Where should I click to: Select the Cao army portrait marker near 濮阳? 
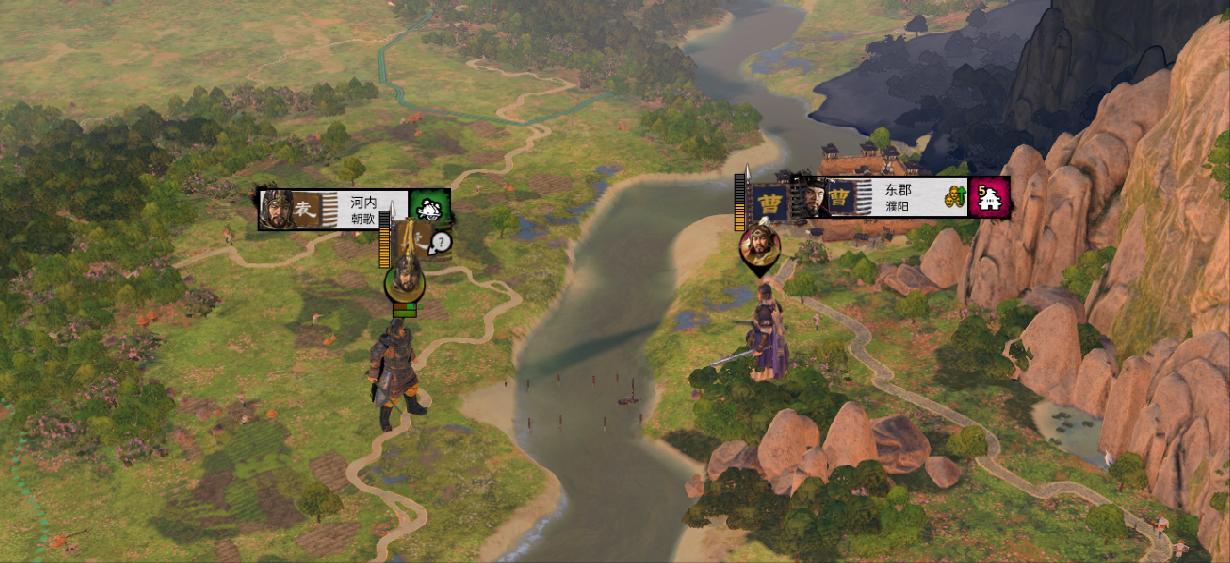(759, 245)
